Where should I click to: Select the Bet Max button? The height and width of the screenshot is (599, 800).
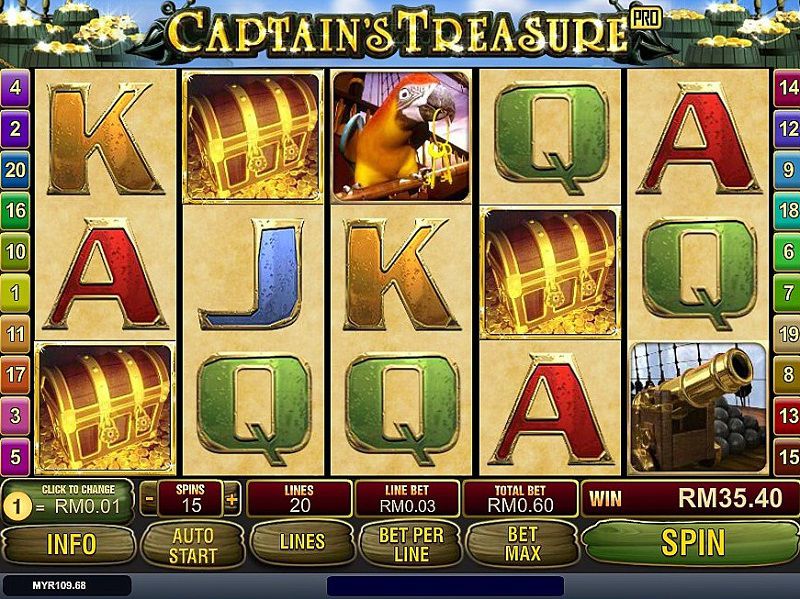[522, 543]
